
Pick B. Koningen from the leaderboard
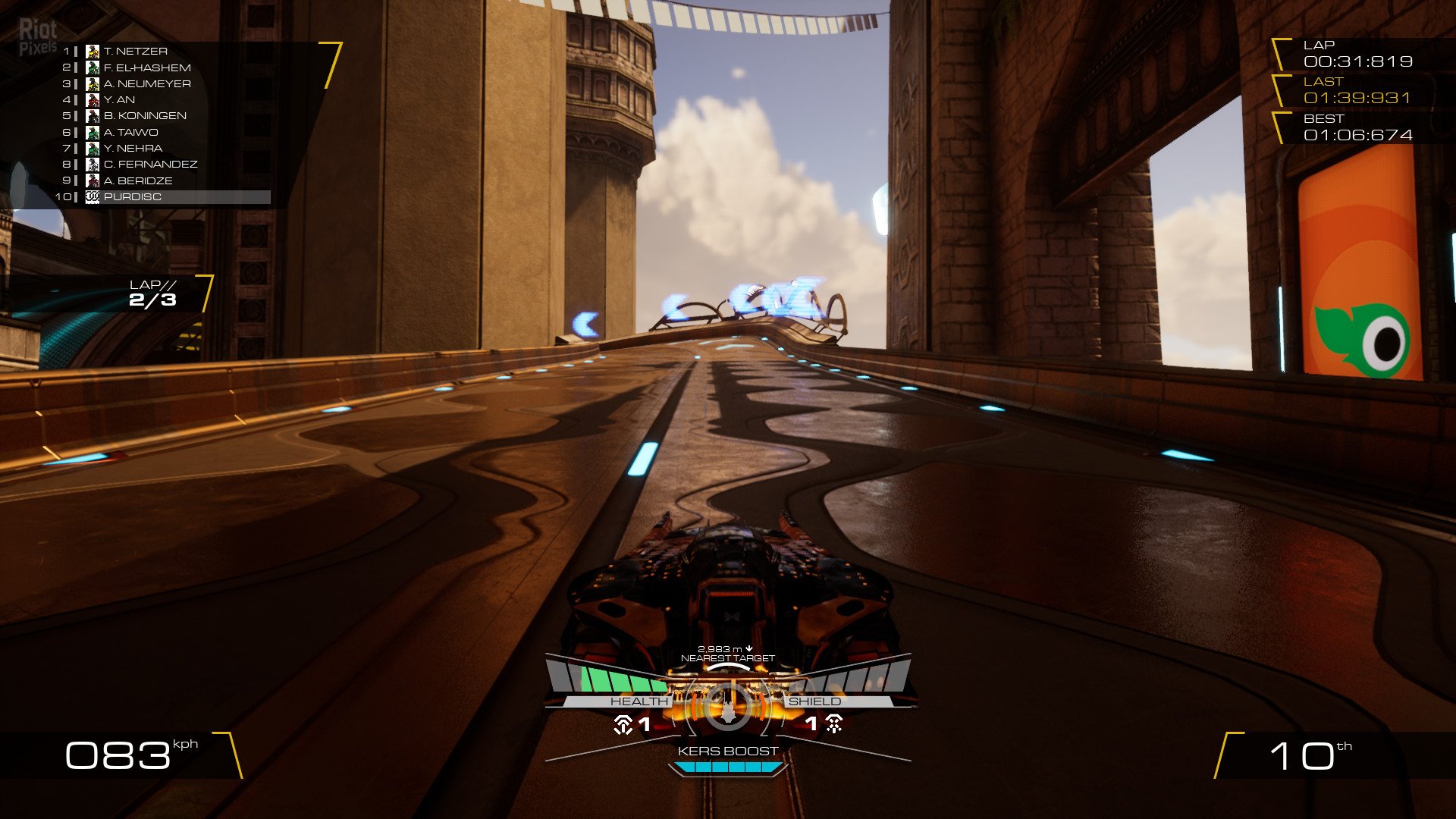click(144, 116)
